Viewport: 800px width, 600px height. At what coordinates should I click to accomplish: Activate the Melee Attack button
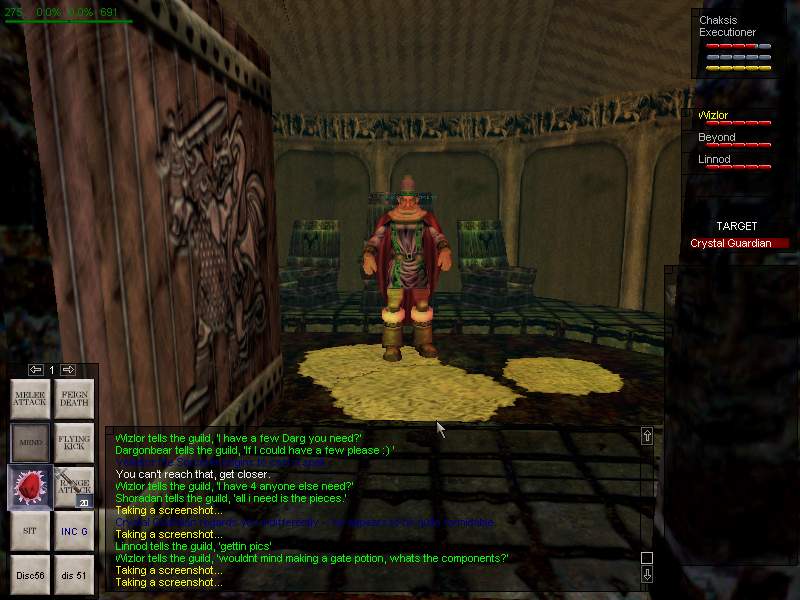click(x=30, y=399)
